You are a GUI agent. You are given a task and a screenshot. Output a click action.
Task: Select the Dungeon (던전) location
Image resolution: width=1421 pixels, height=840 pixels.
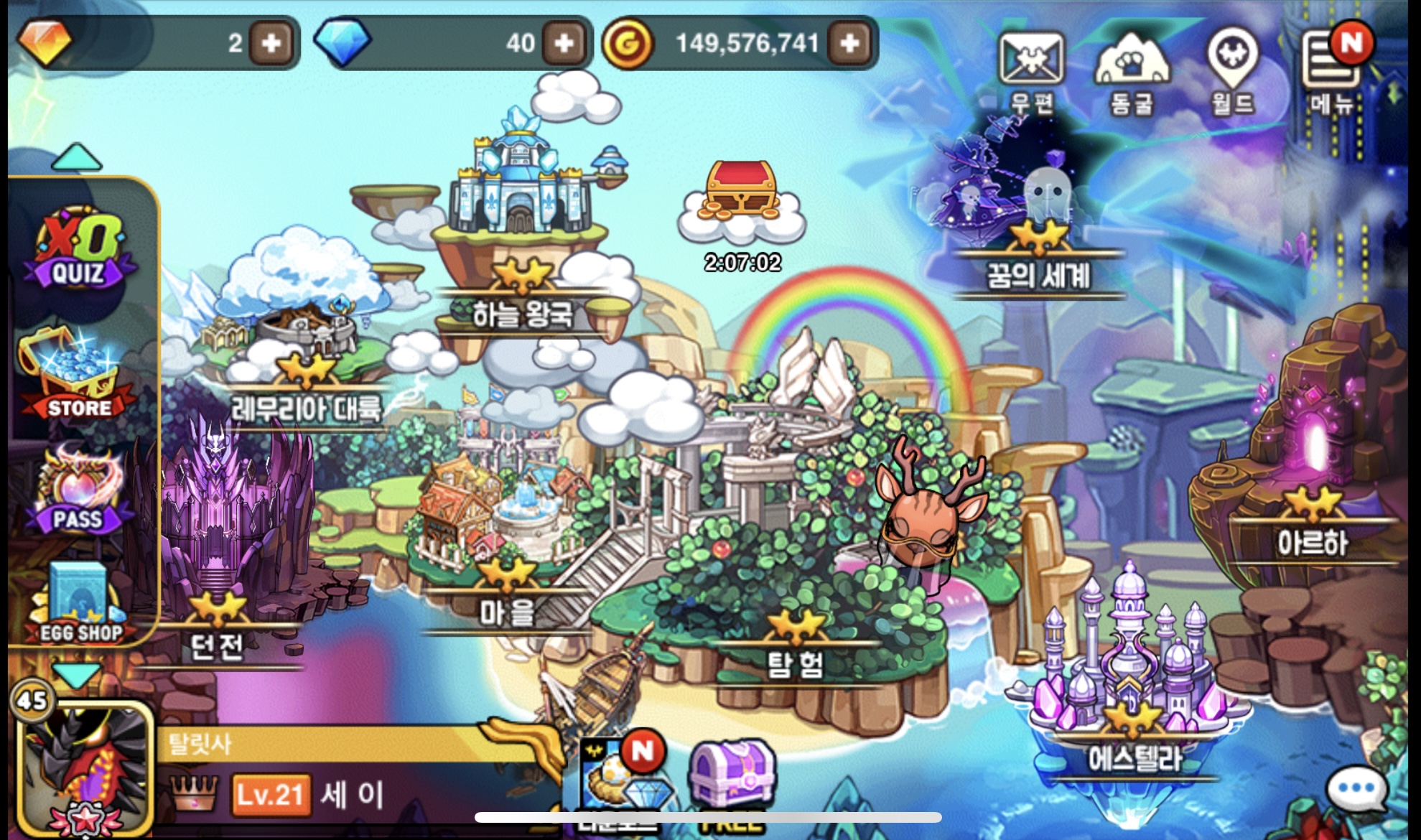tap(216, 645)
